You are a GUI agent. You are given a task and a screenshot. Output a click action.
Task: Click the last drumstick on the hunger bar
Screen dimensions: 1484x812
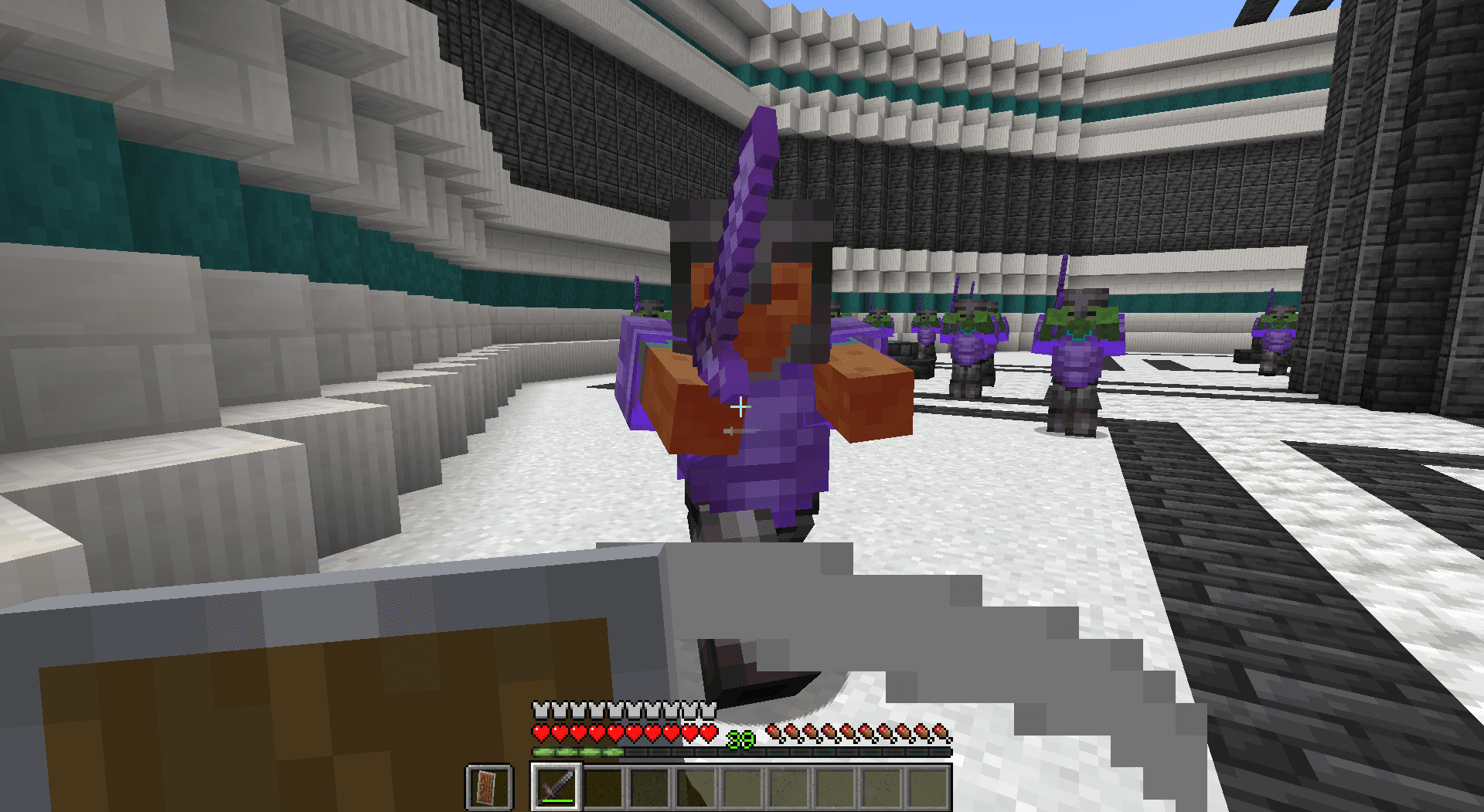point(941,730)
